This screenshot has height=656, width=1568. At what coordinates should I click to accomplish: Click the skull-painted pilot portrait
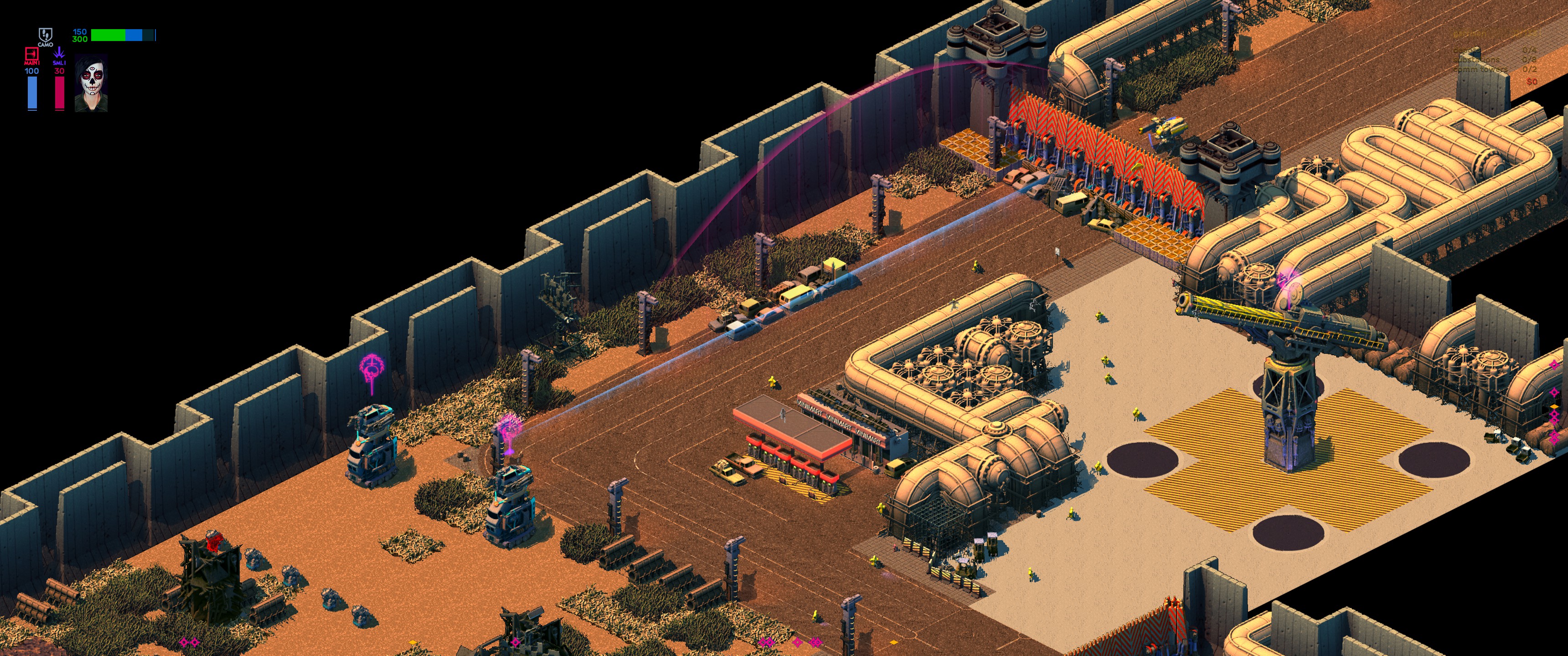[x=91, y=83]
